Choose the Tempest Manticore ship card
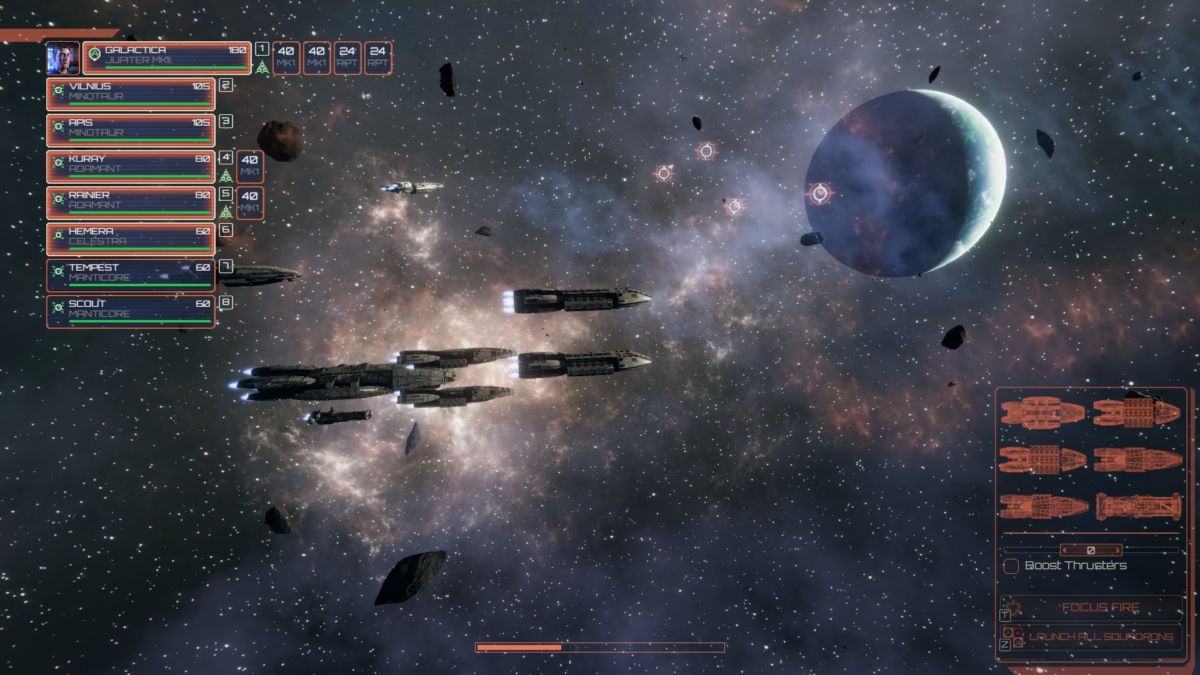The height and width of the screenshot is (675, 1200). click(x=130, y=275)
